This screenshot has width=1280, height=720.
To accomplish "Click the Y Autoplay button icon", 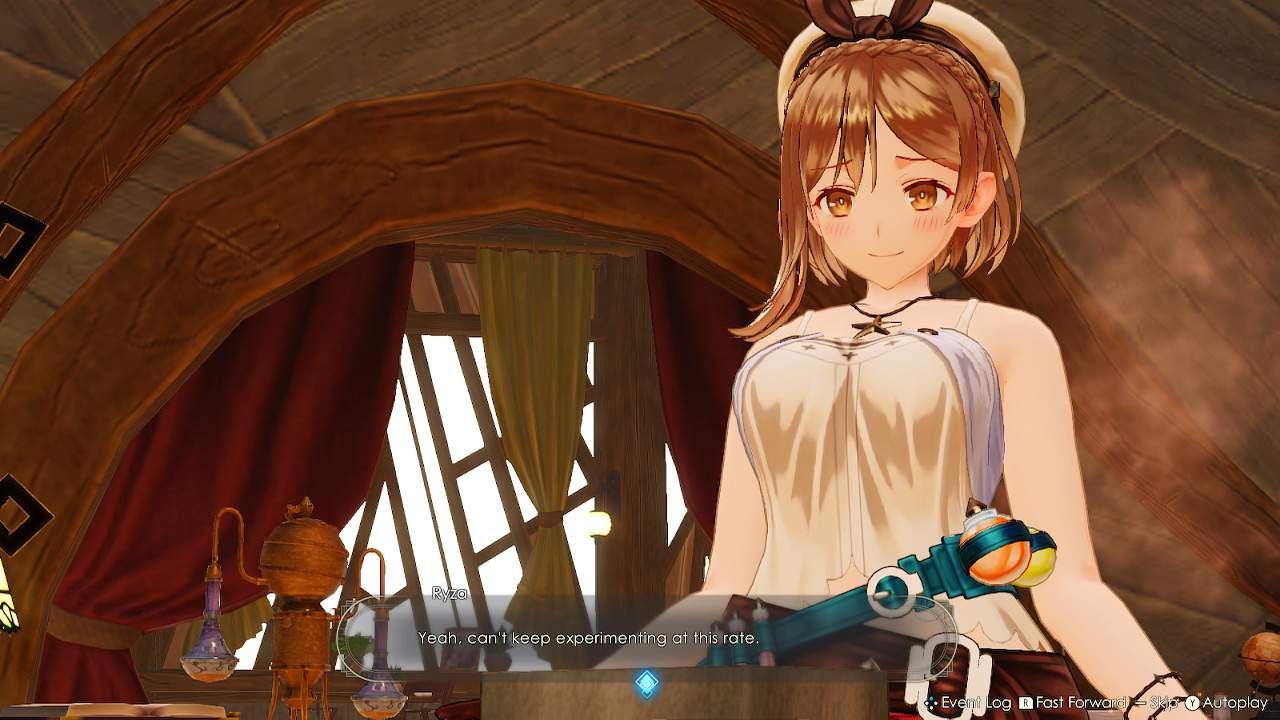I will (x=1193, y=701).
